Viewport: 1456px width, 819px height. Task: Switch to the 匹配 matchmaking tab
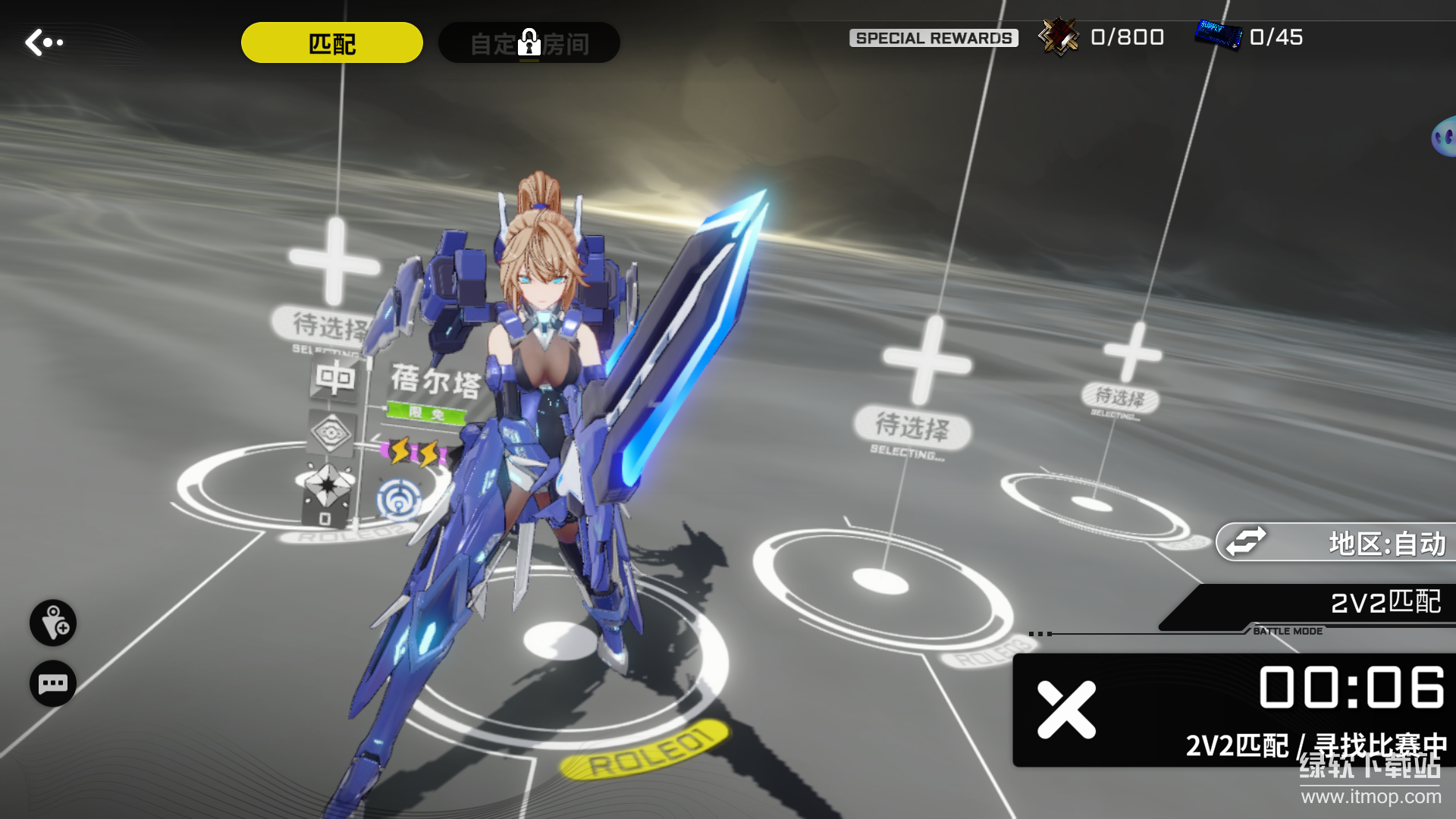tap(331, 43)
